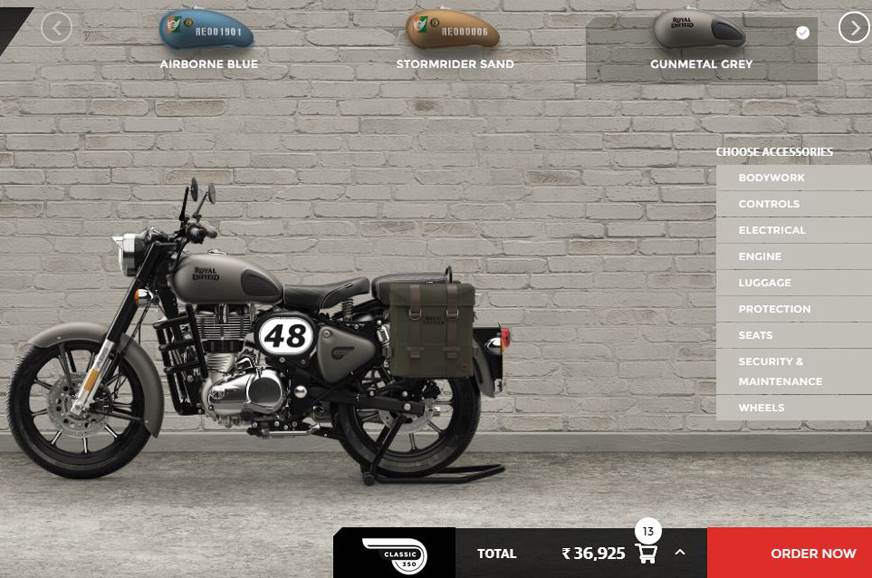View the Seats accessories
872x578 pixels.
pos(756,336)
